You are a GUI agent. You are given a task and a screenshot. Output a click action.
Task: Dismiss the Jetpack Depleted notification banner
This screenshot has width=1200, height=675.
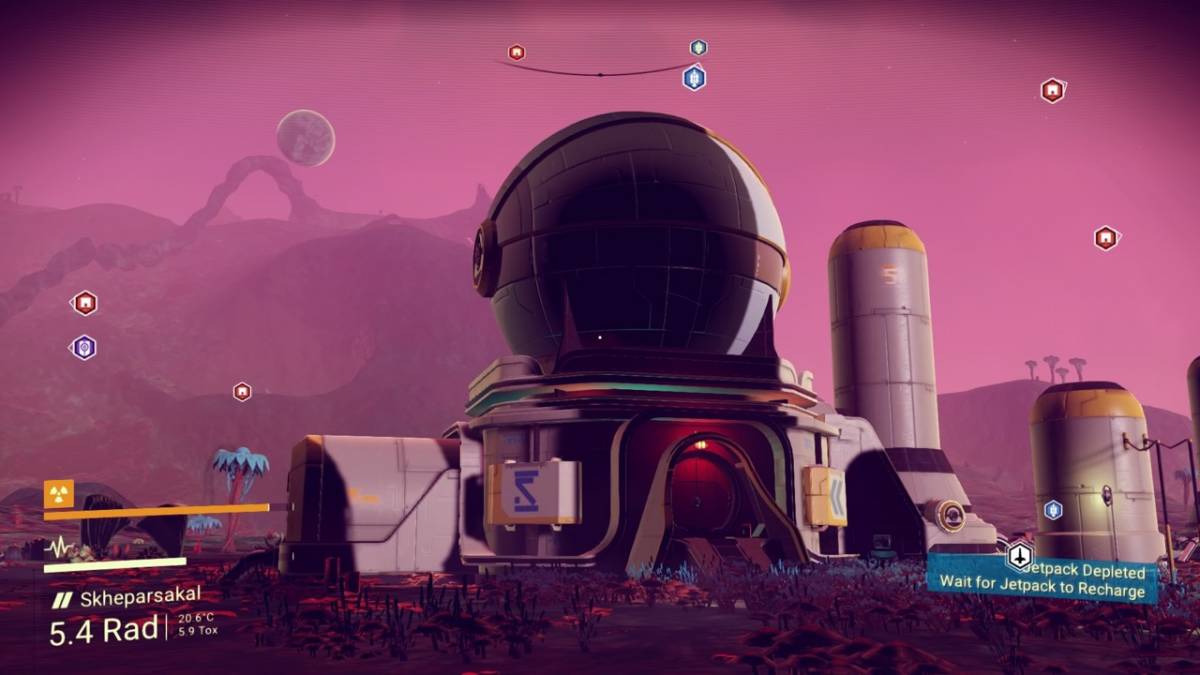pos(1045,580)
